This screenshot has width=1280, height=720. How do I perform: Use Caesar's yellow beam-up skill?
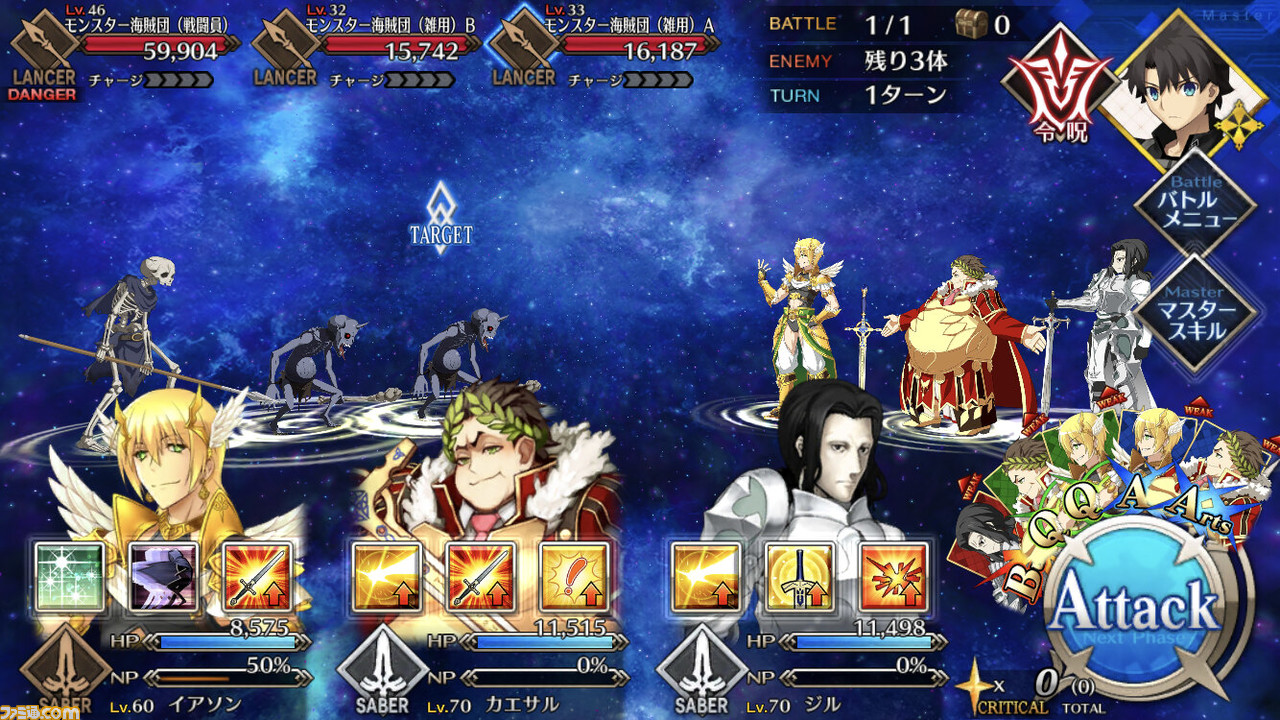click(x=387, y=577)
